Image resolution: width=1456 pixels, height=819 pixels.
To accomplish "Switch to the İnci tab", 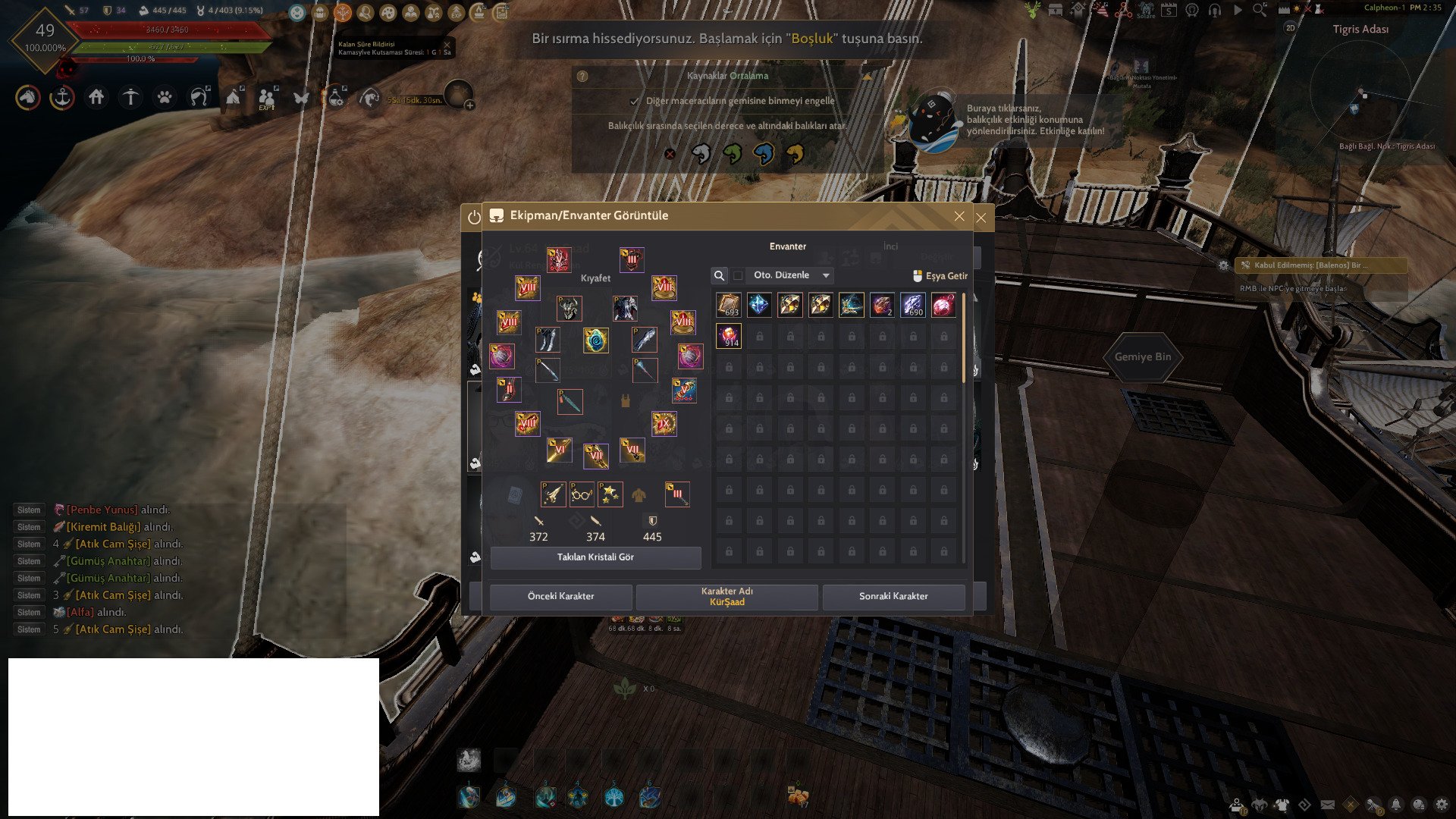I will tap(890, 246).
